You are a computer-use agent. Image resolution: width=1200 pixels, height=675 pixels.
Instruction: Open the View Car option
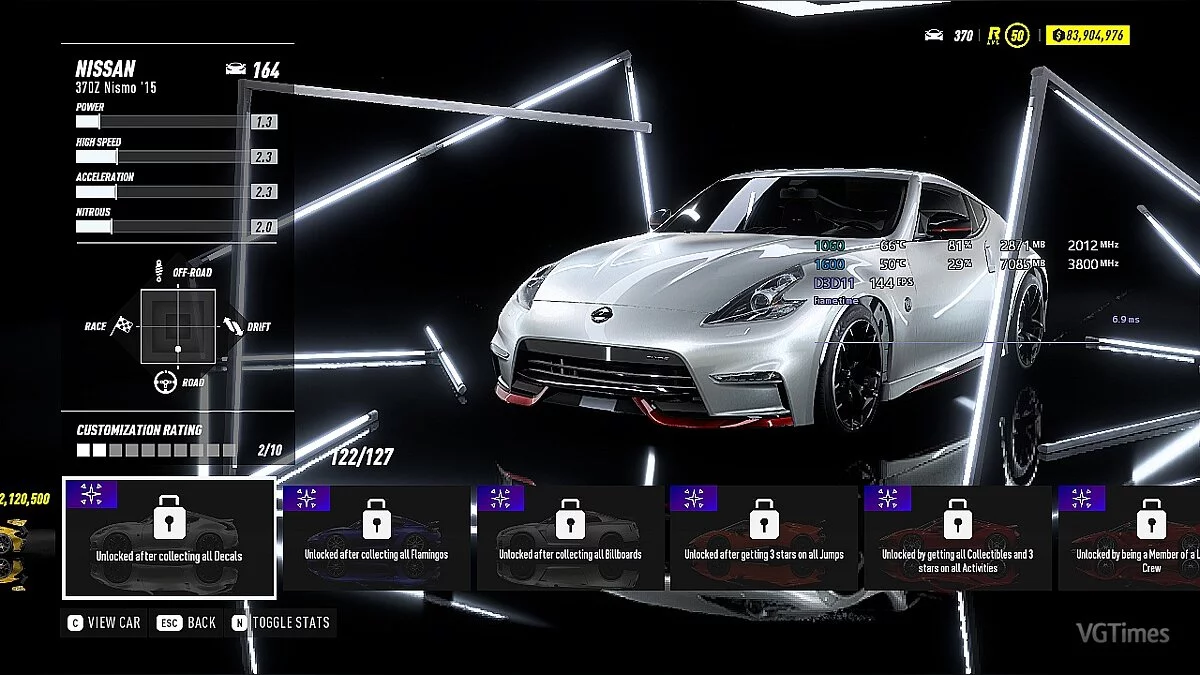click(x=104, y=622)
